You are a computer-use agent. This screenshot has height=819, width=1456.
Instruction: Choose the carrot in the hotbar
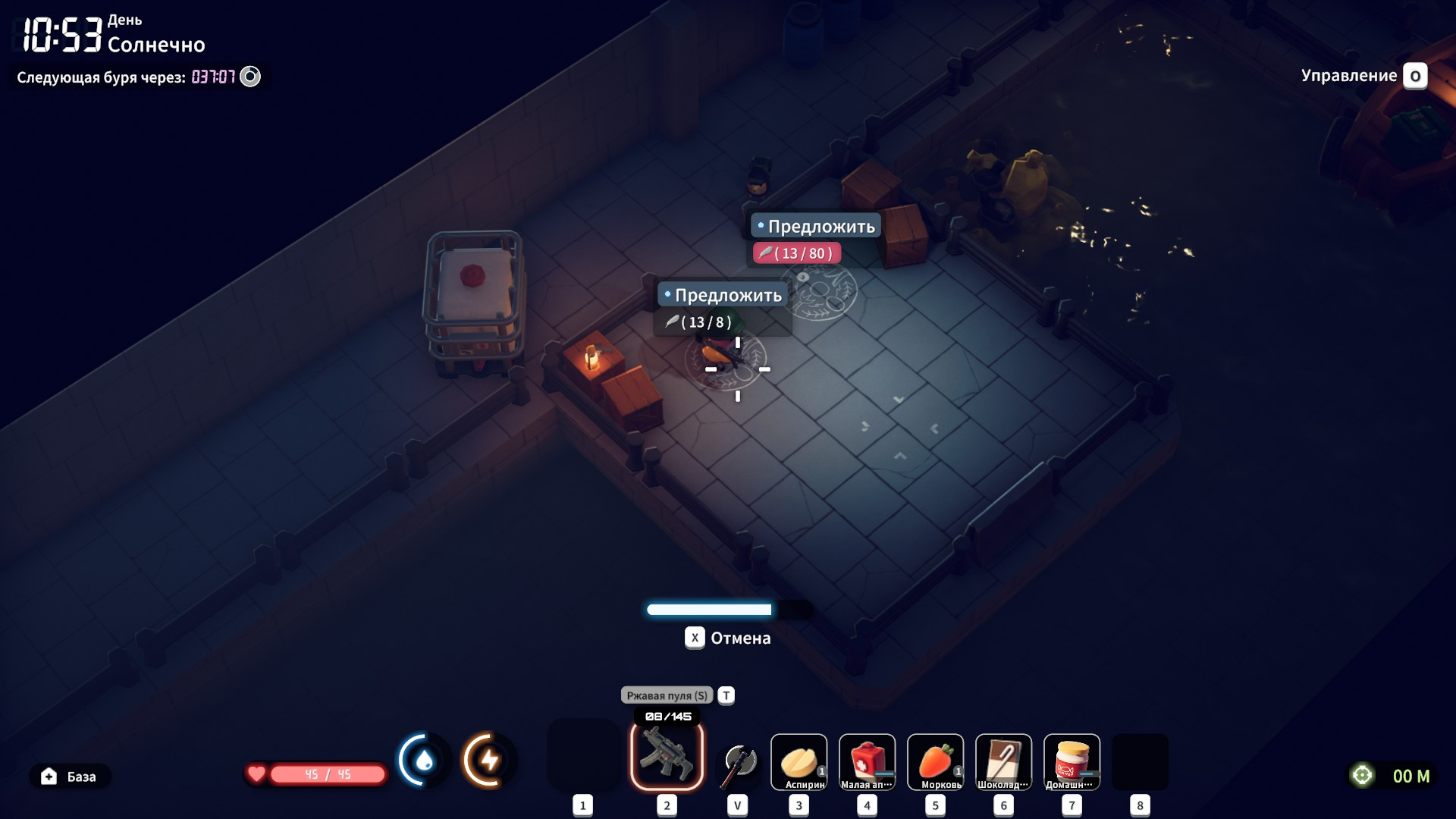[x=935, y=761]
